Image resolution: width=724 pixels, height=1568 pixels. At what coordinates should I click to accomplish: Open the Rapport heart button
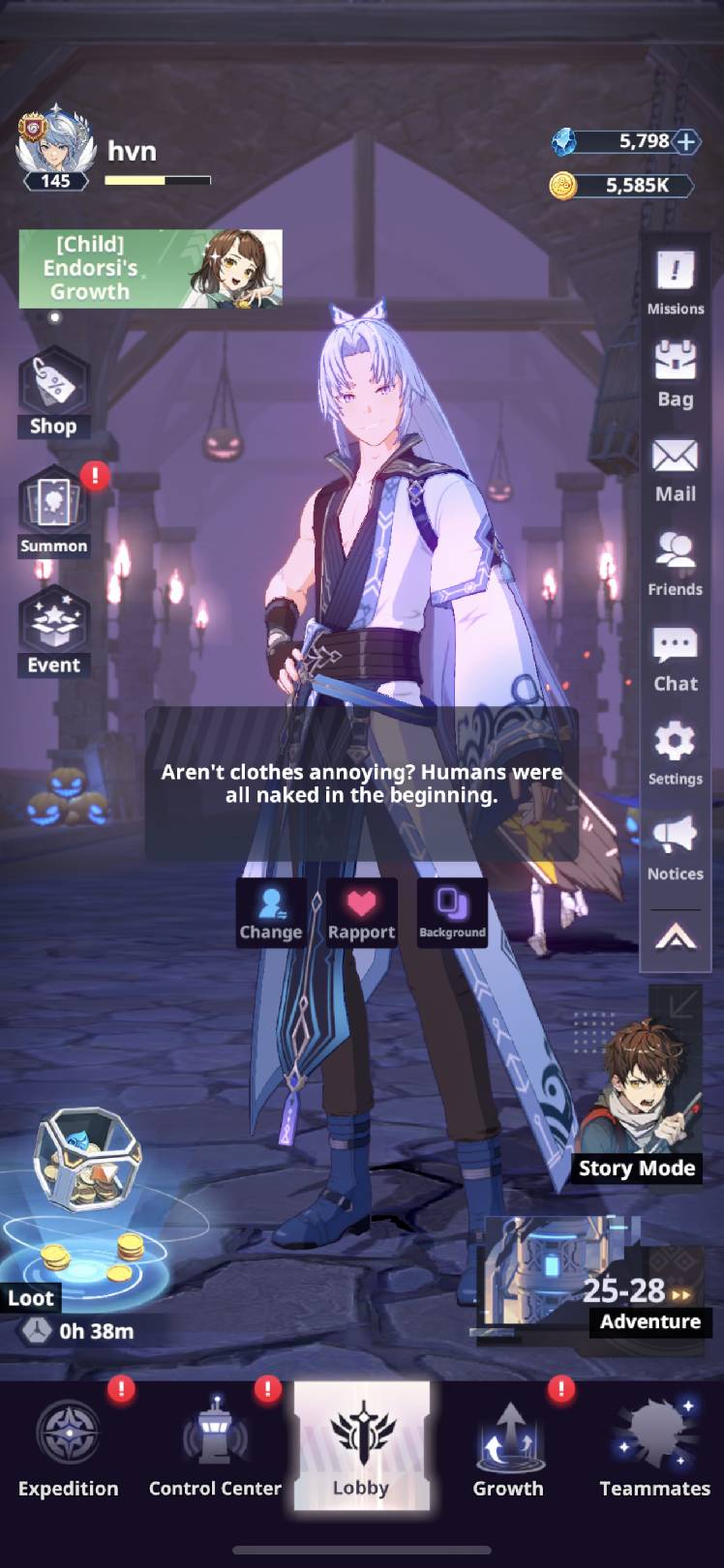coord(361,913)
